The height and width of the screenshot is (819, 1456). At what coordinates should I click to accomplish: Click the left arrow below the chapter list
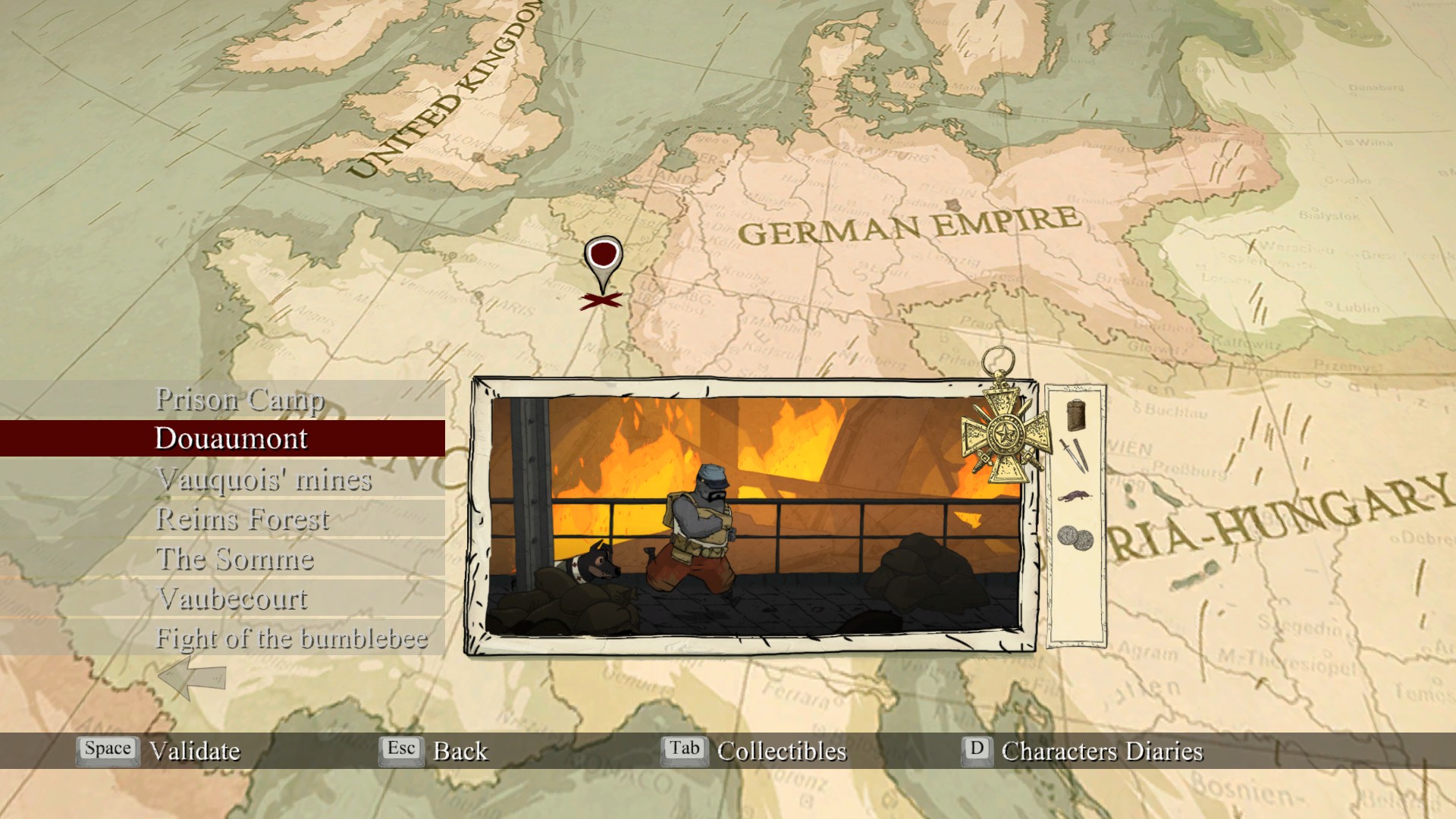pos(192,676)
